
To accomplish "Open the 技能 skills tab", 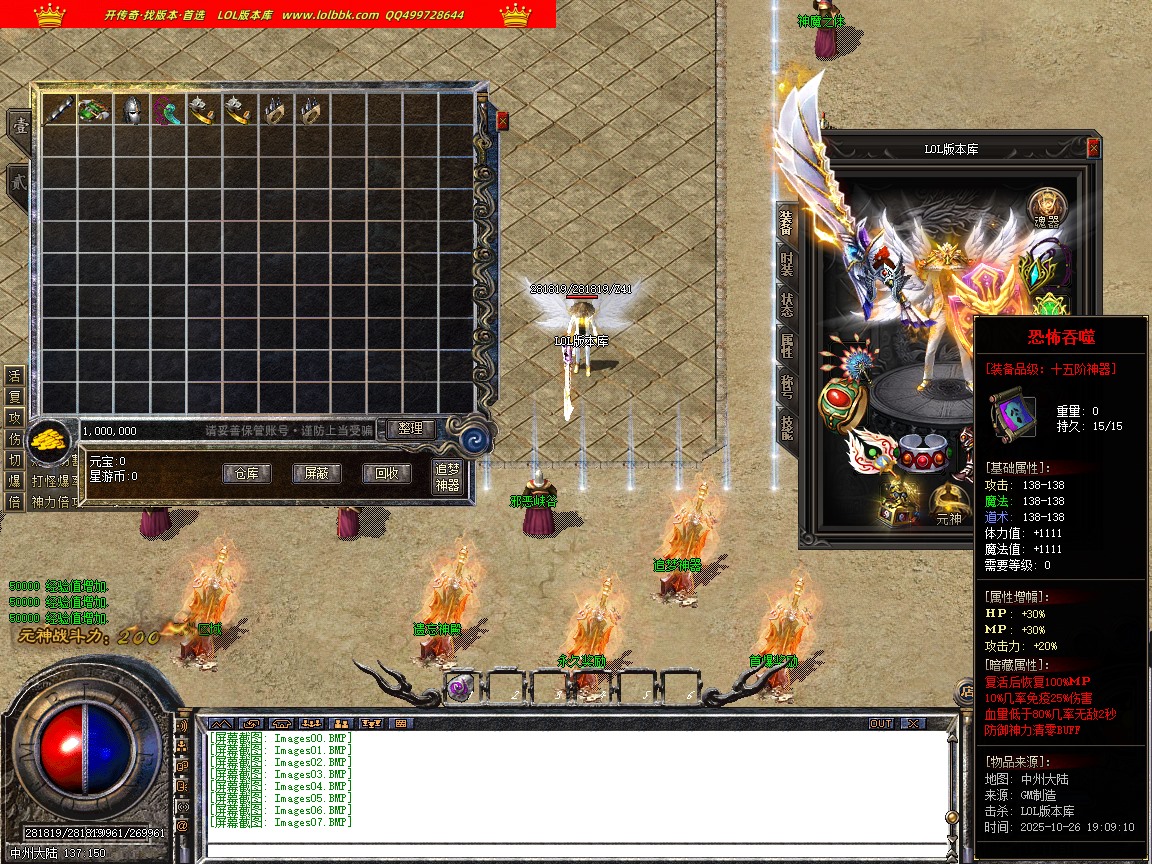I will pos(787,428).
